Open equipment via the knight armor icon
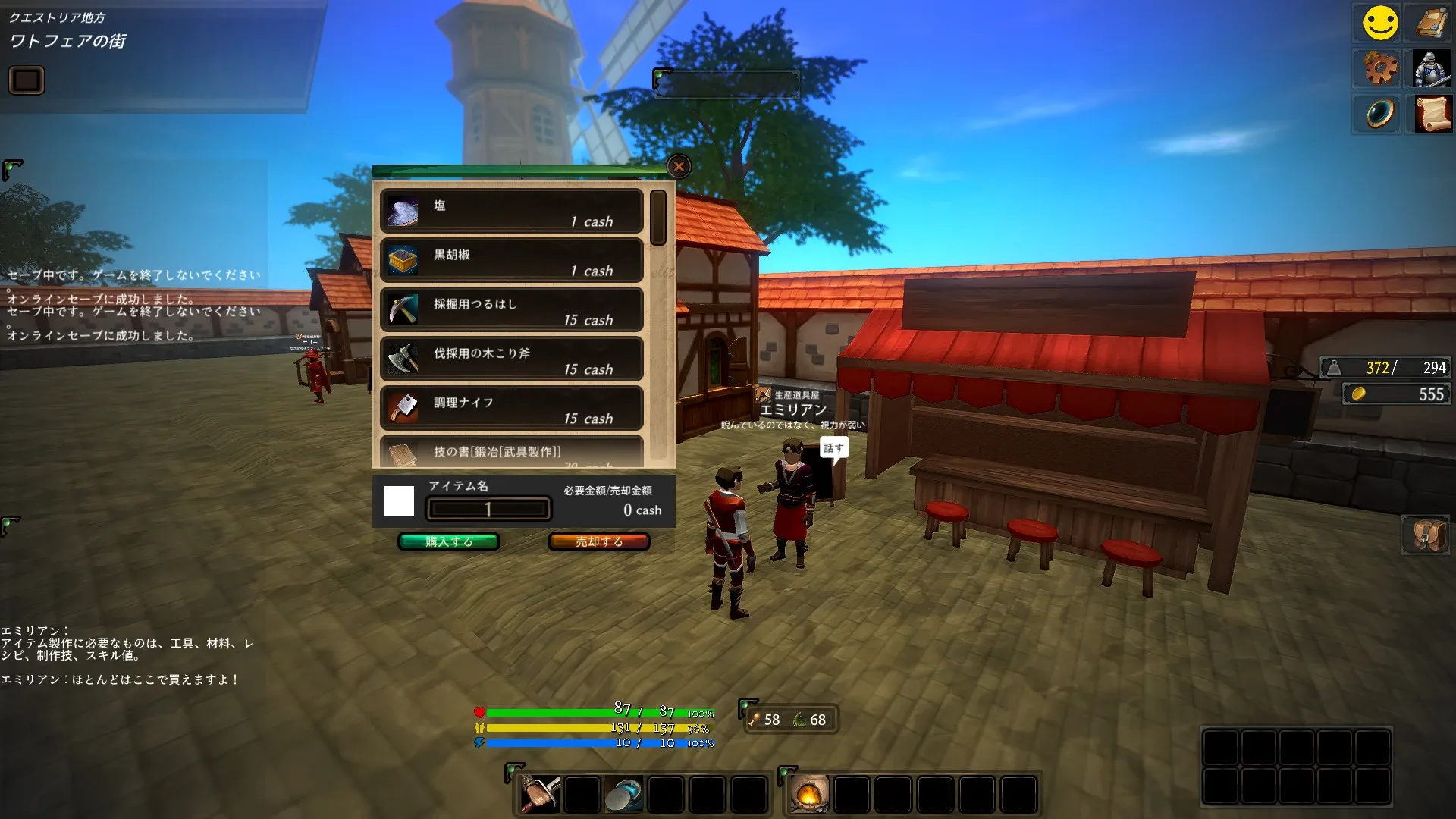Screen dimensions: 1456x819 tap(1429, 68)
